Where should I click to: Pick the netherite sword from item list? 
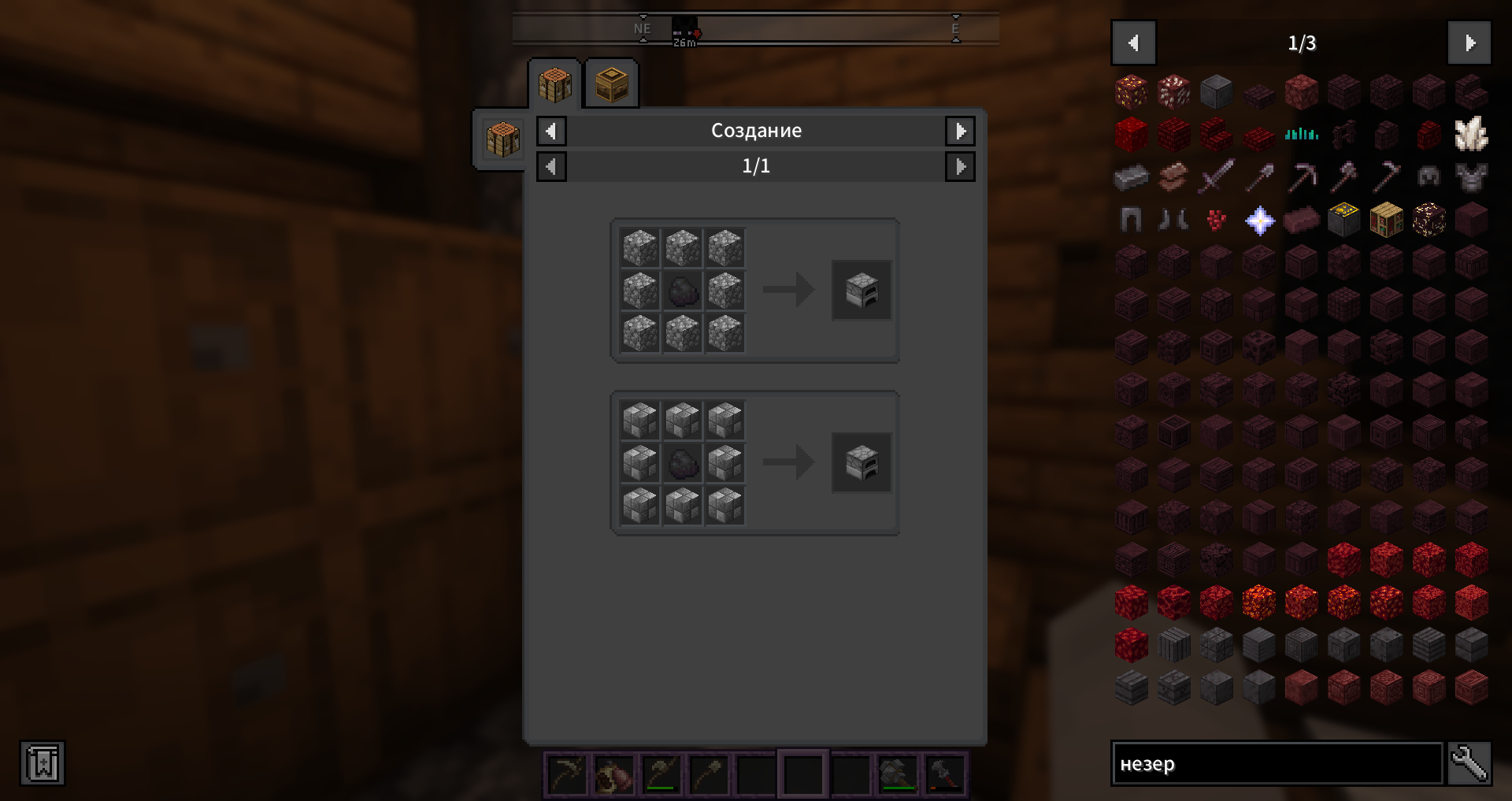(x=1217, y=177)
